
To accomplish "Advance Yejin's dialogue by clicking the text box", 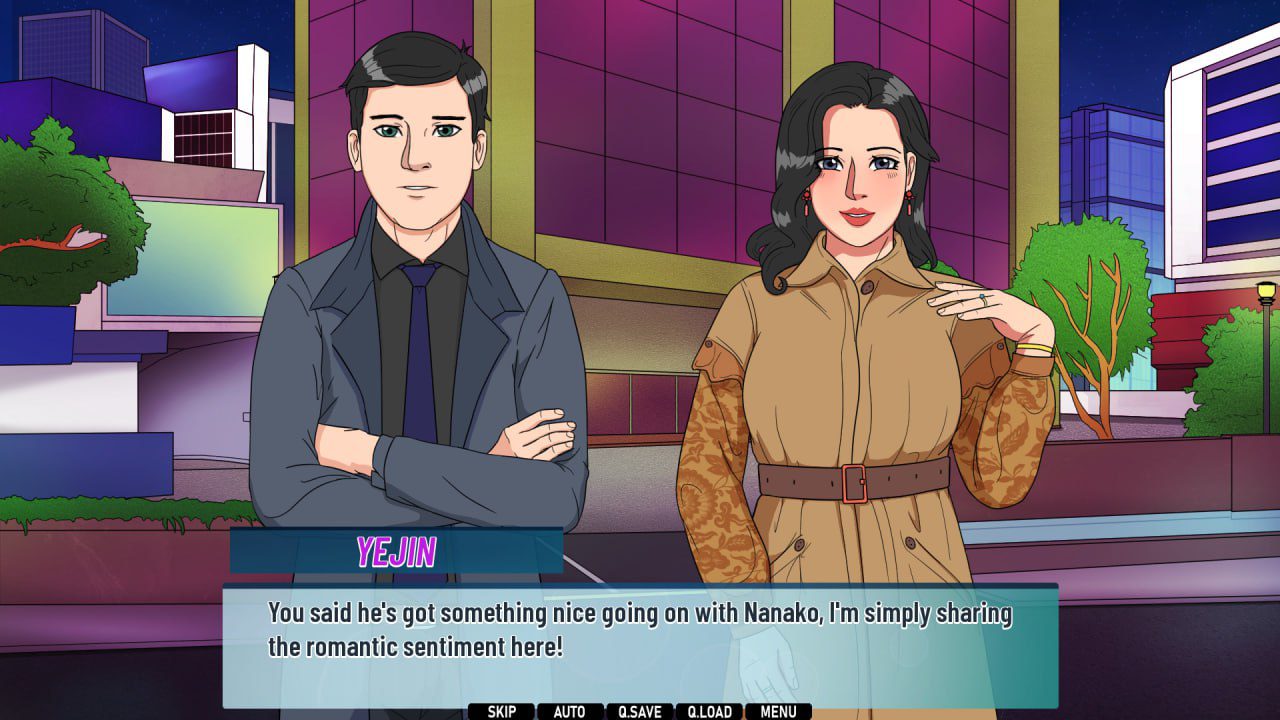I will tap(640, 640).
